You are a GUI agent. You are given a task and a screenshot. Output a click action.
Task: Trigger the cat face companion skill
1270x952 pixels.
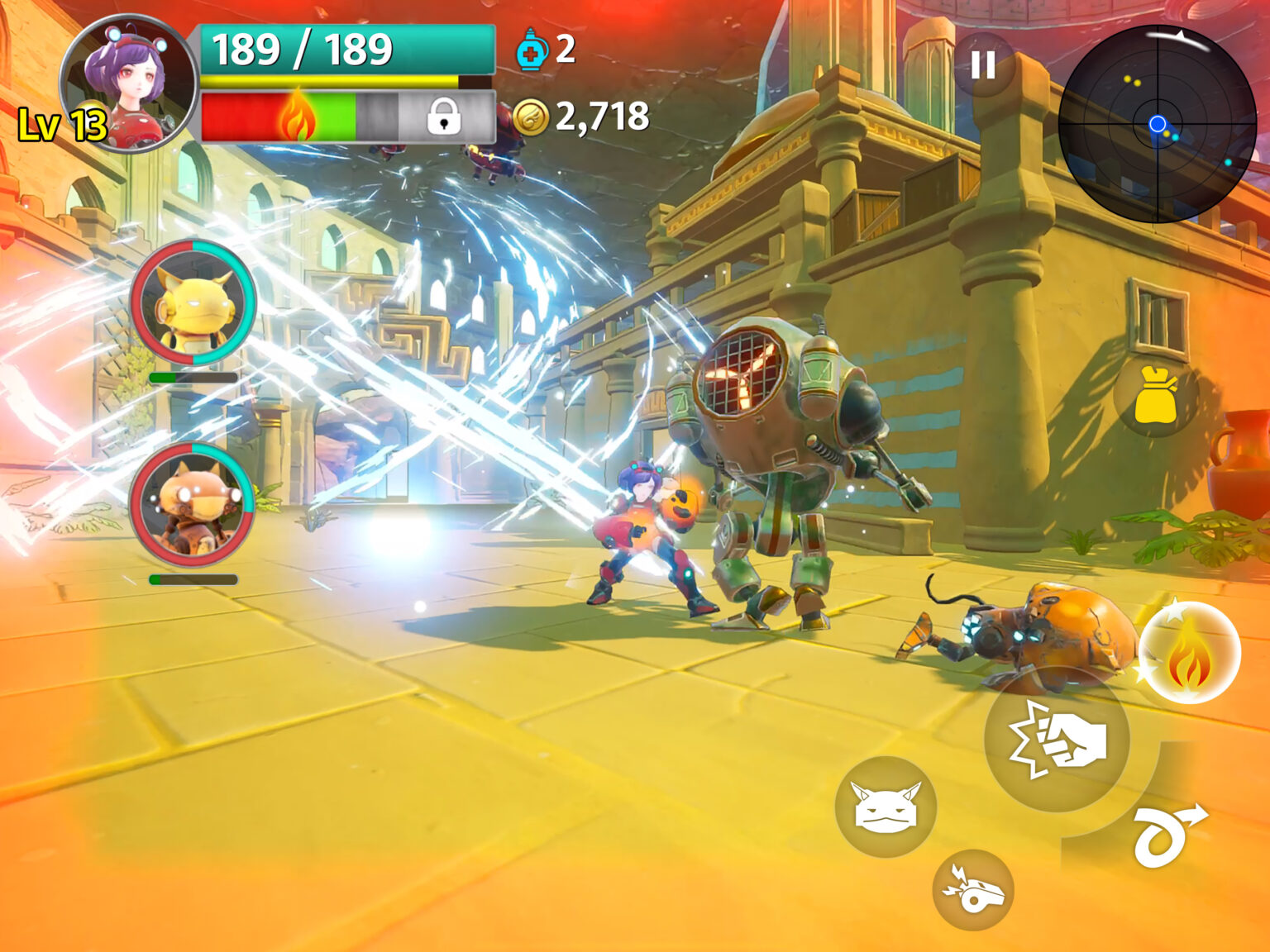pos(886,807)
